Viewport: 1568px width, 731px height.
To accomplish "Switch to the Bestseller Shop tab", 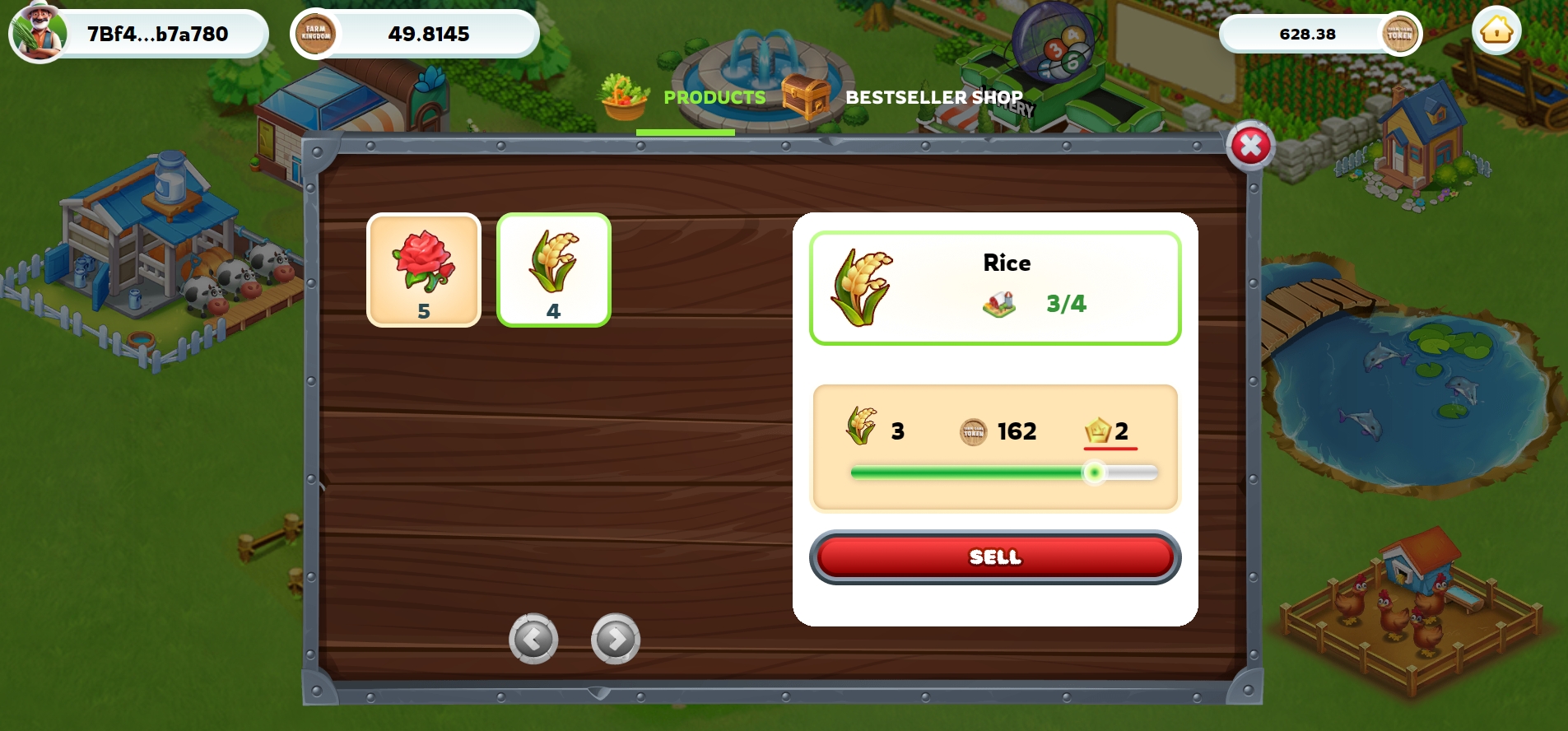I will [933, 97].
